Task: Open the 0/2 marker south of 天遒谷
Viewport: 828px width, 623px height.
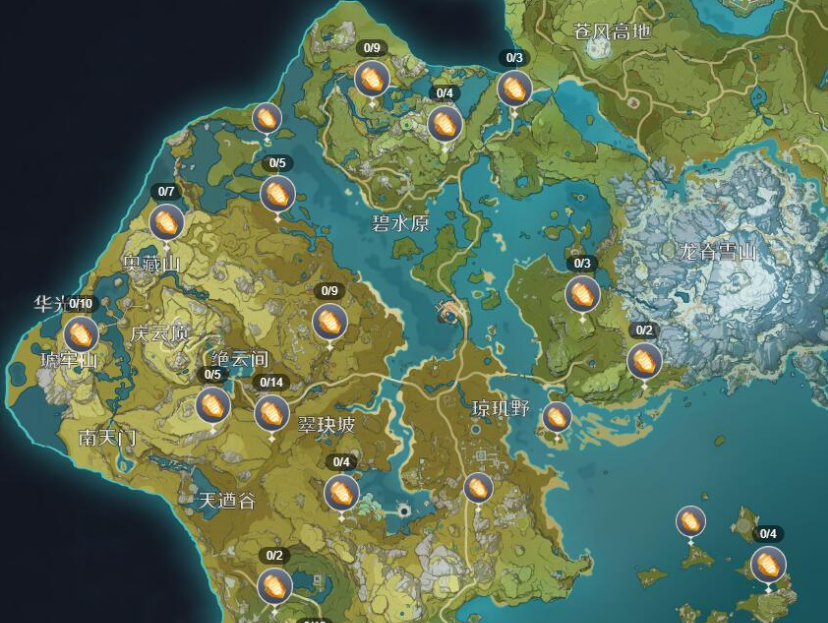Action: click(x=274, y=585)
